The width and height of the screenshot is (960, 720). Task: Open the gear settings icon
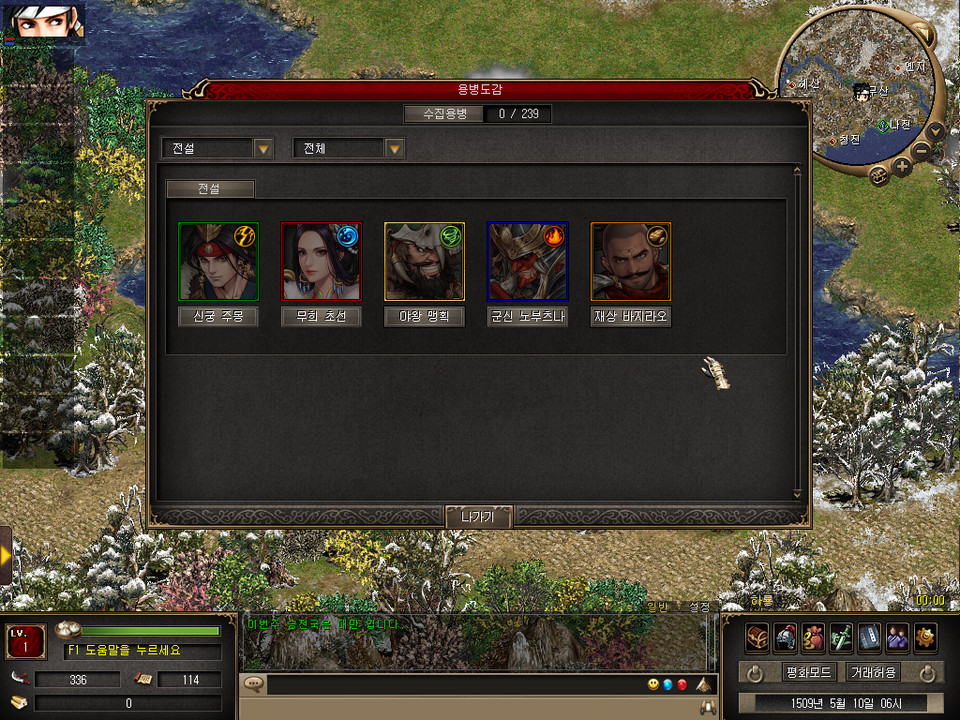925,636
